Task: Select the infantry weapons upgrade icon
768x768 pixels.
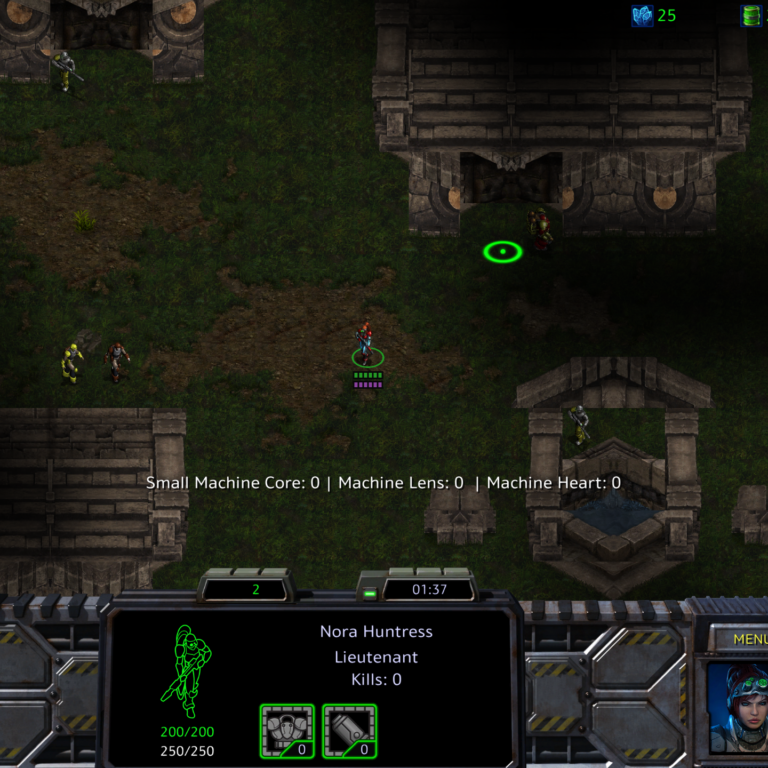Action: coord(349,730)
